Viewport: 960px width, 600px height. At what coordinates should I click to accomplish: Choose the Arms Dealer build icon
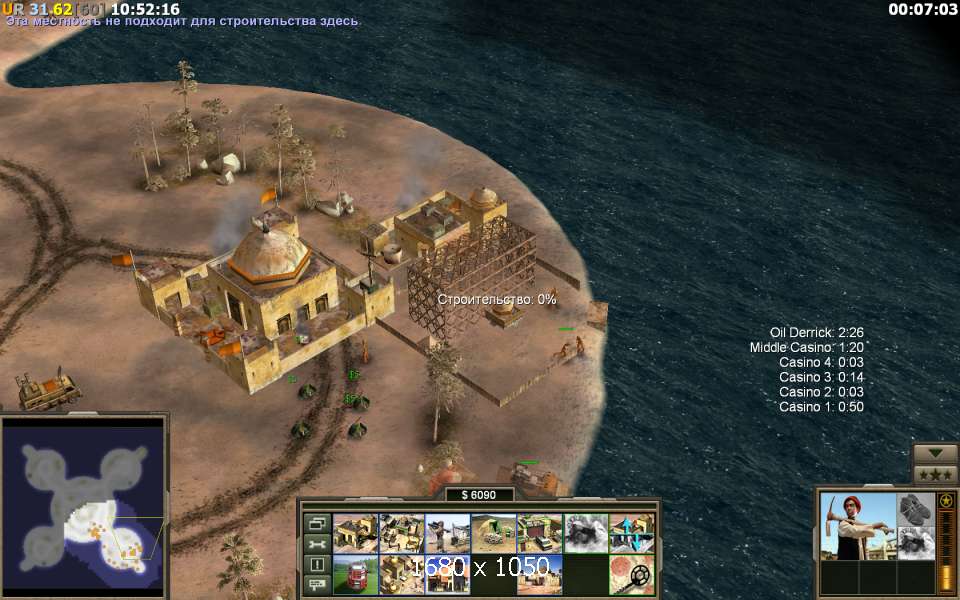click(x=539, y=533)
